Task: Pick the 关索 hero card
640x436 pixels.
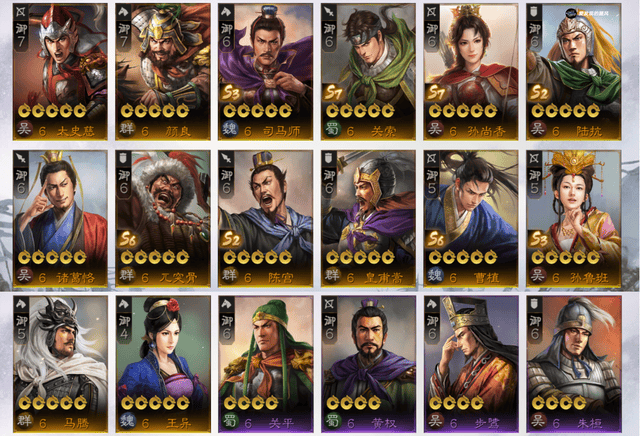Action: (x=367, y=68)
